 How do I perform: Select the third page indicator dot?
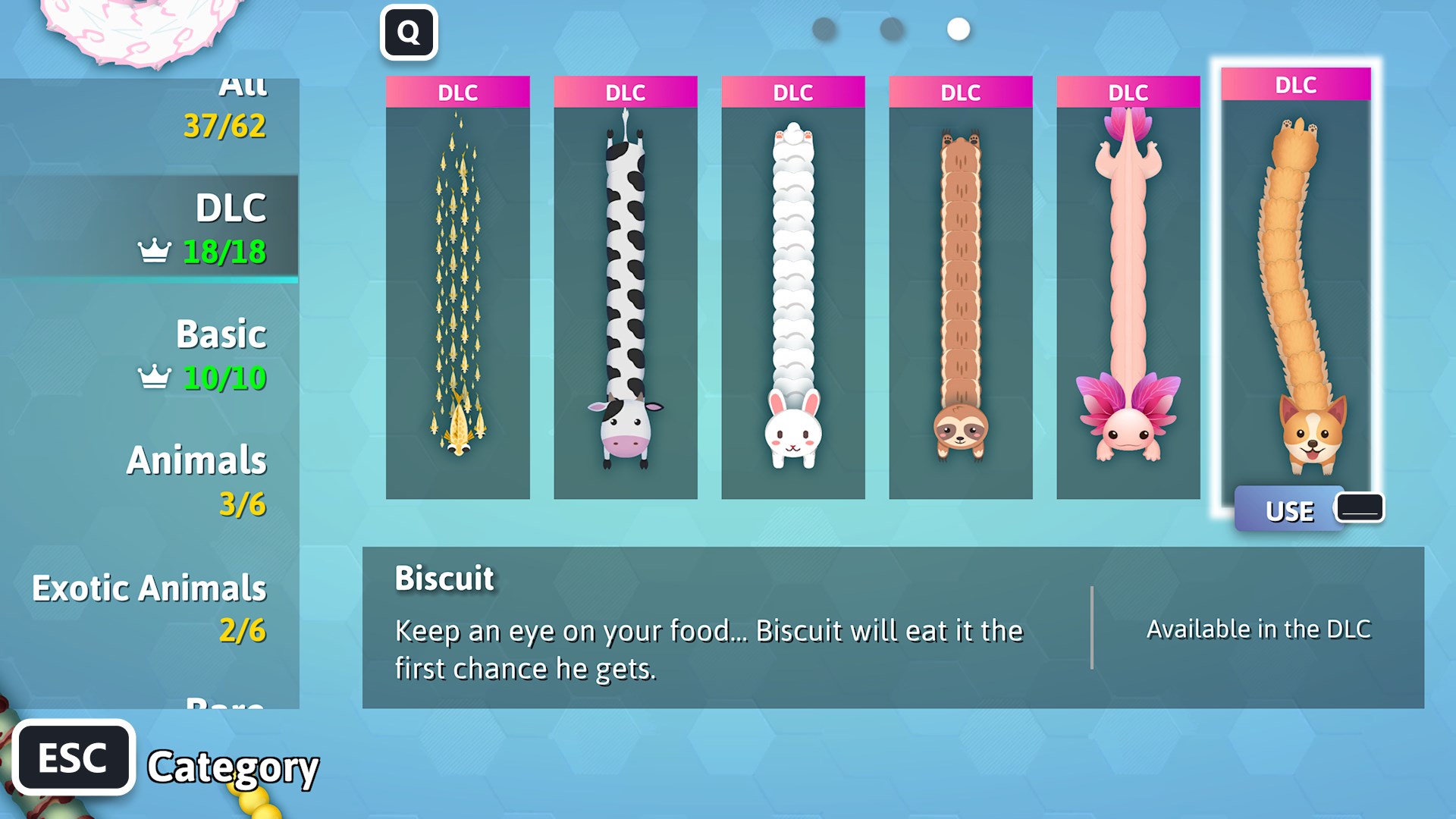958,30
